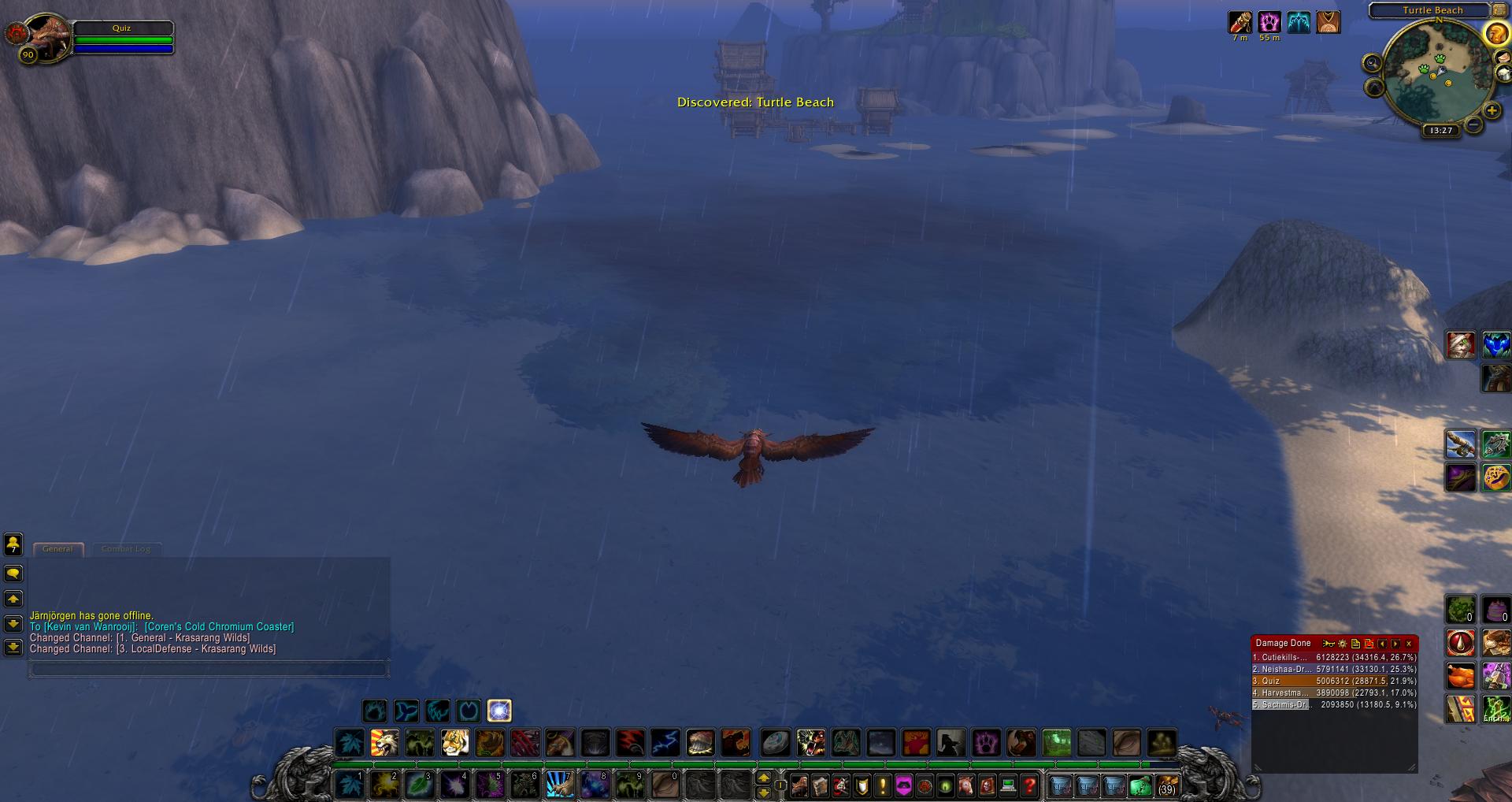Activate the tiger face ability icon
1512x802 pixels.
click(454, 742)
